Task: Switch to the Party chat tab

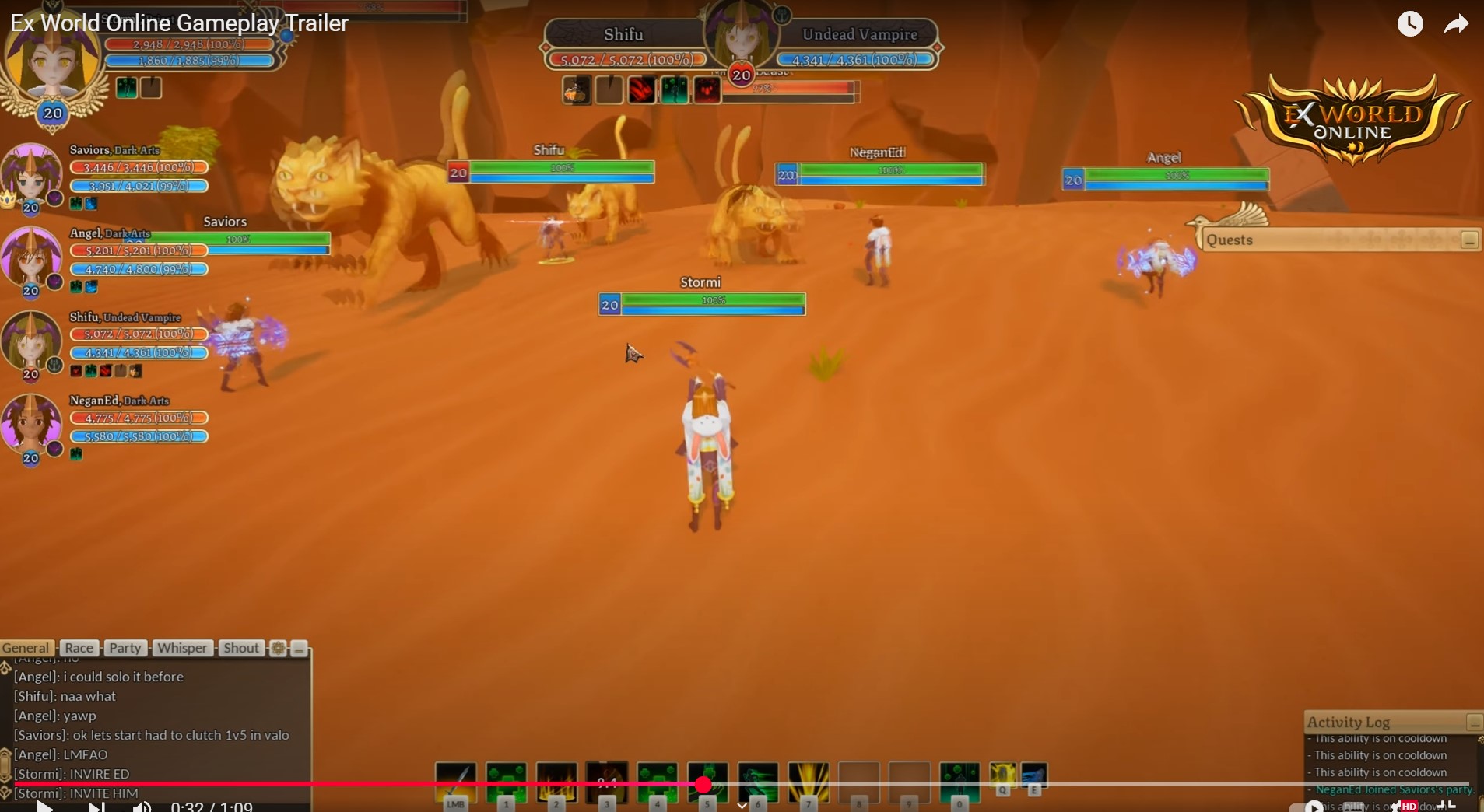Action: (x=125, y=648)
